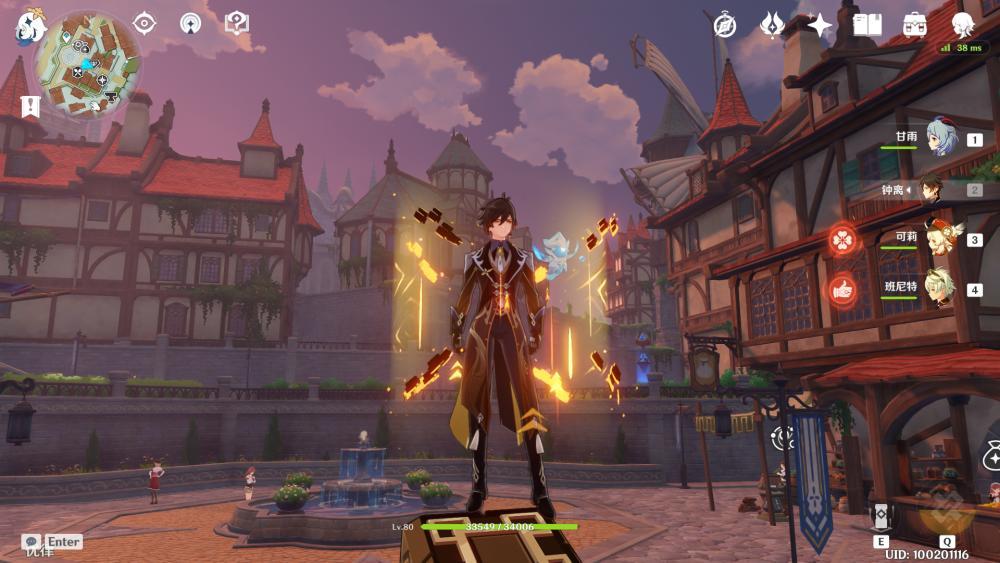The image size is (1000, 563).
Task: Open the Paimon menu
Action: (x=29, y=25)
